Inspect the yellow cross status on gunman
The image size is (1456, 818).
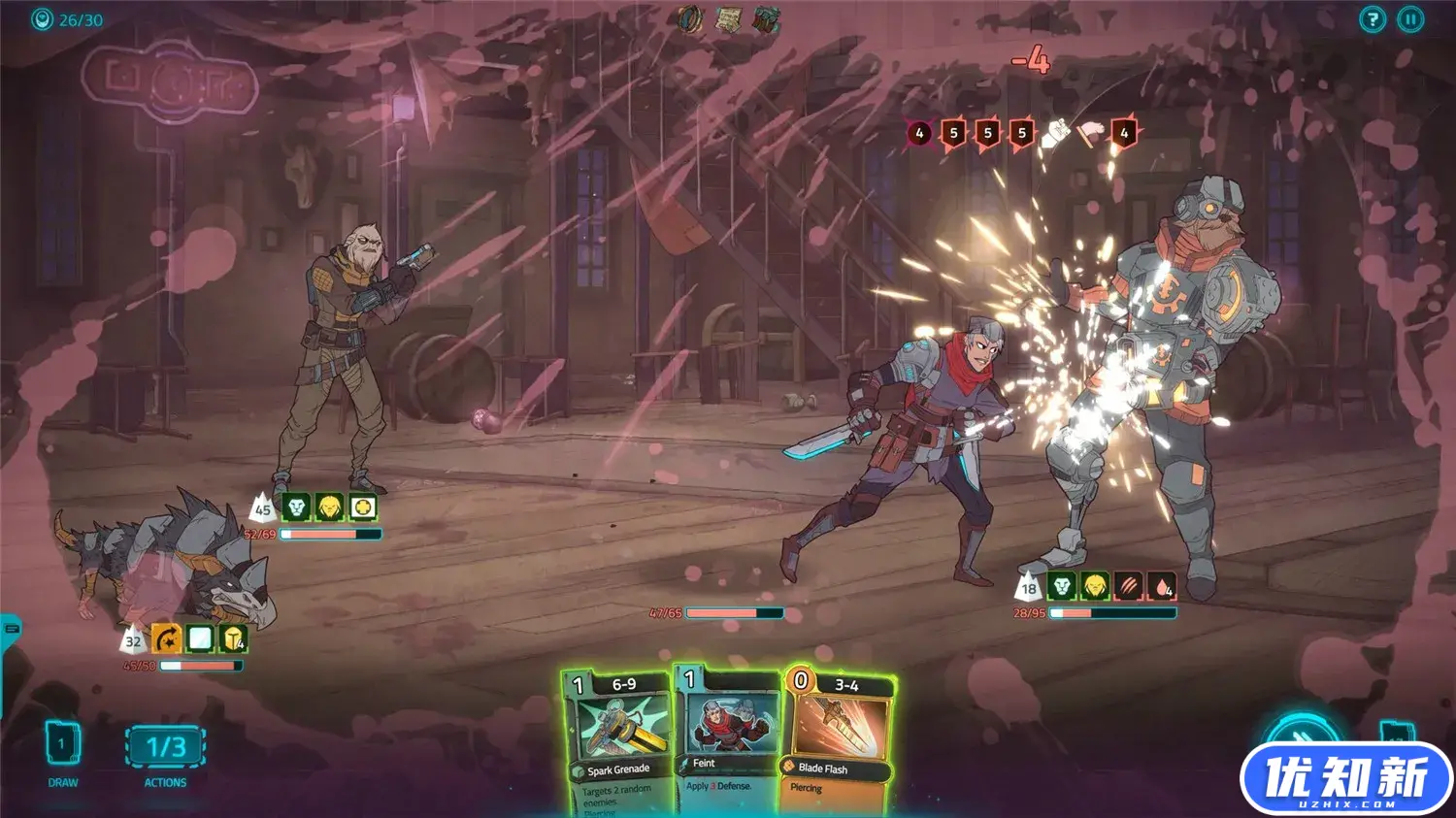point(362,507)
